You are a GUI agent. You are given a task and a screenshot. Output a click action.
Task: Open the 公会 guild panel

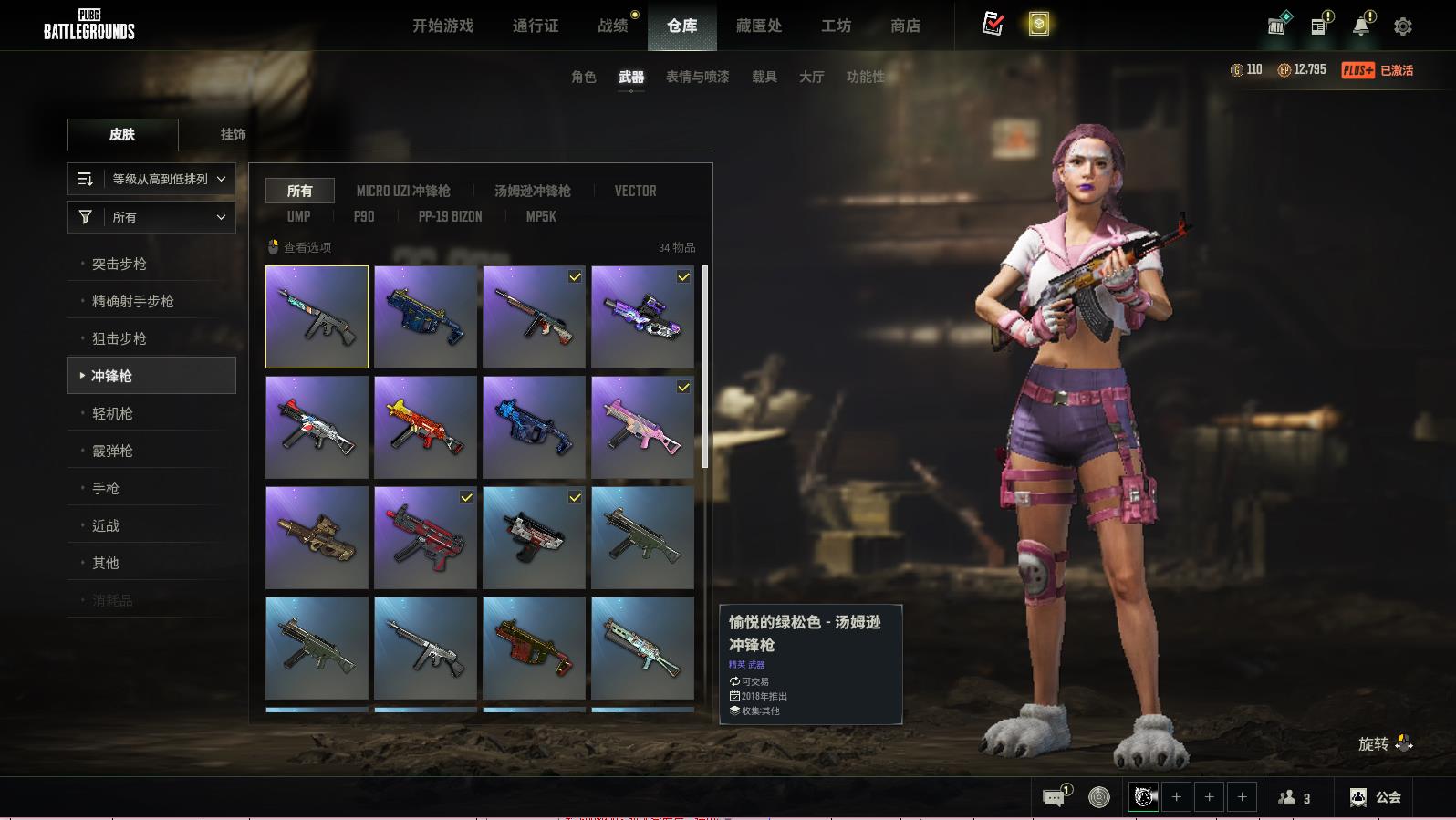point(1376,797)
